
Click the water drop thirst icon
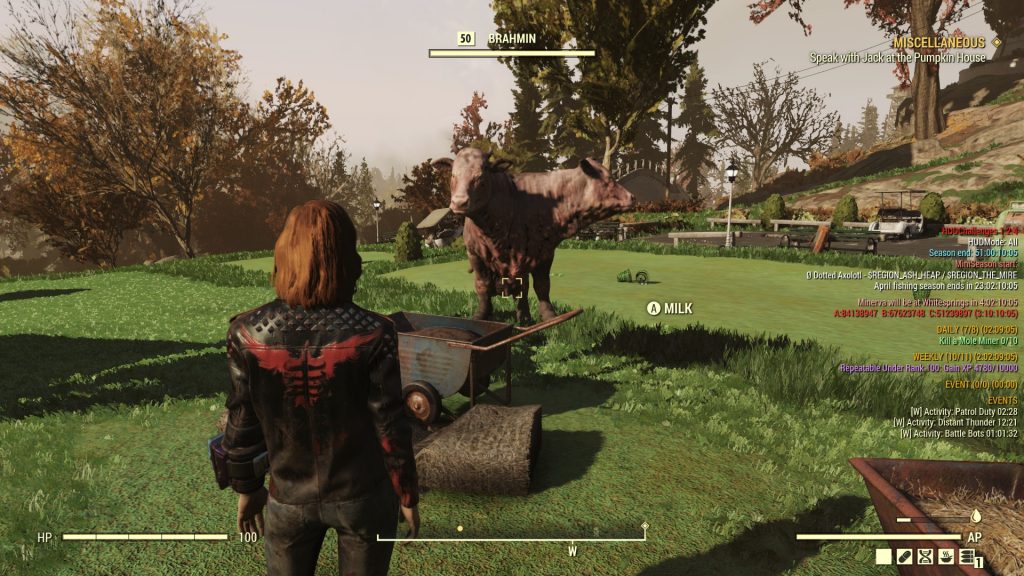tap(977, 517)
